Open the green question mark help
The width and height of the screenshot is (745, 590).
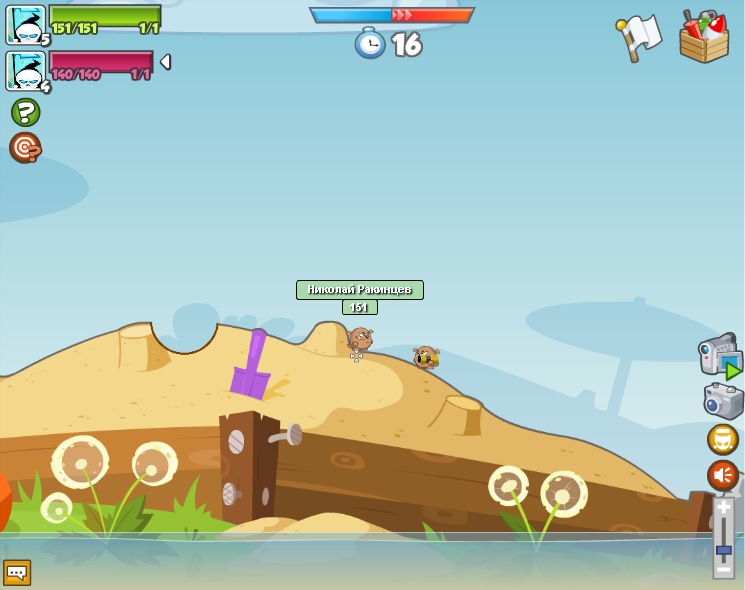25,112
